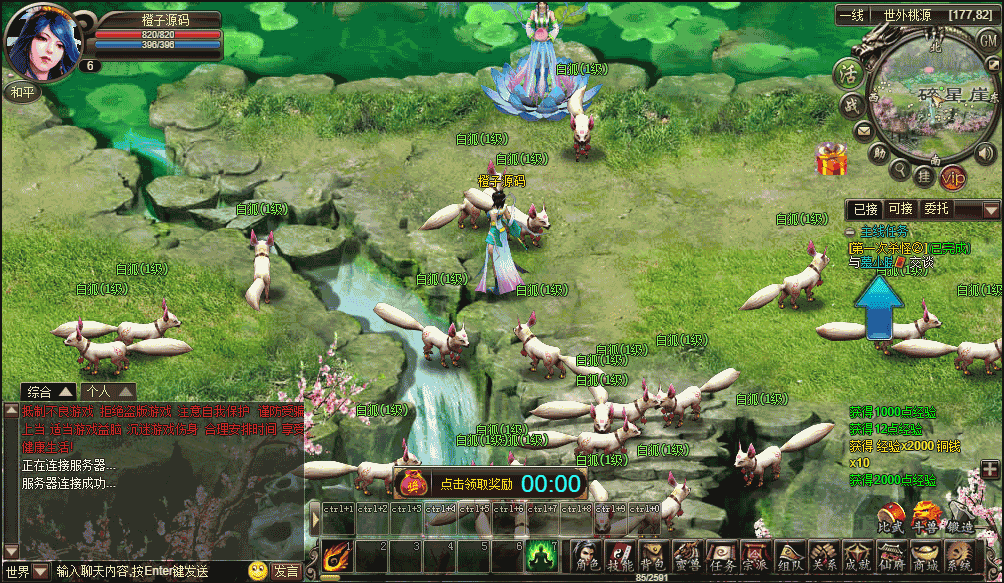
Task: Open the 商城 shop
Action: (x=925, y=556)
